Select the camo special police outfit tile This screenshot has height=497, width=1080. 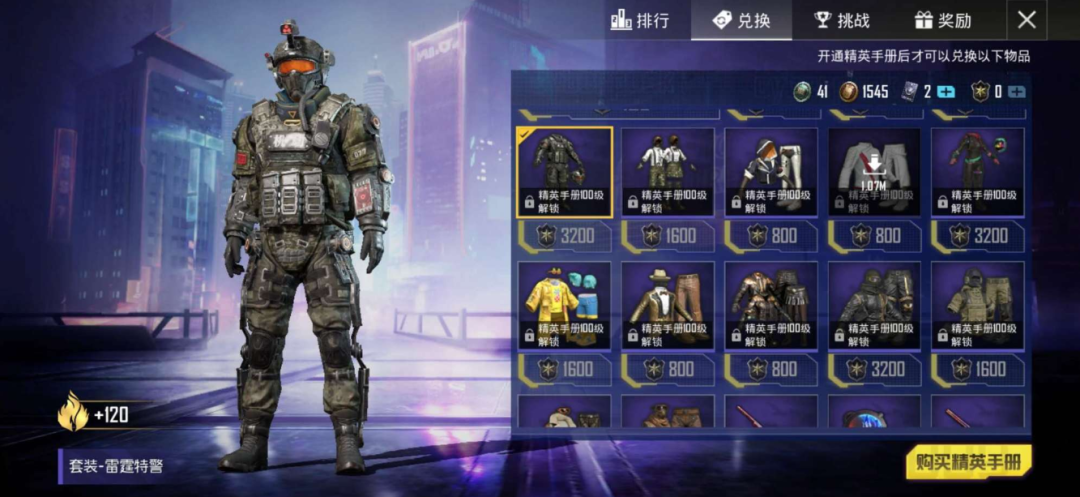click(x=564, y=171)
